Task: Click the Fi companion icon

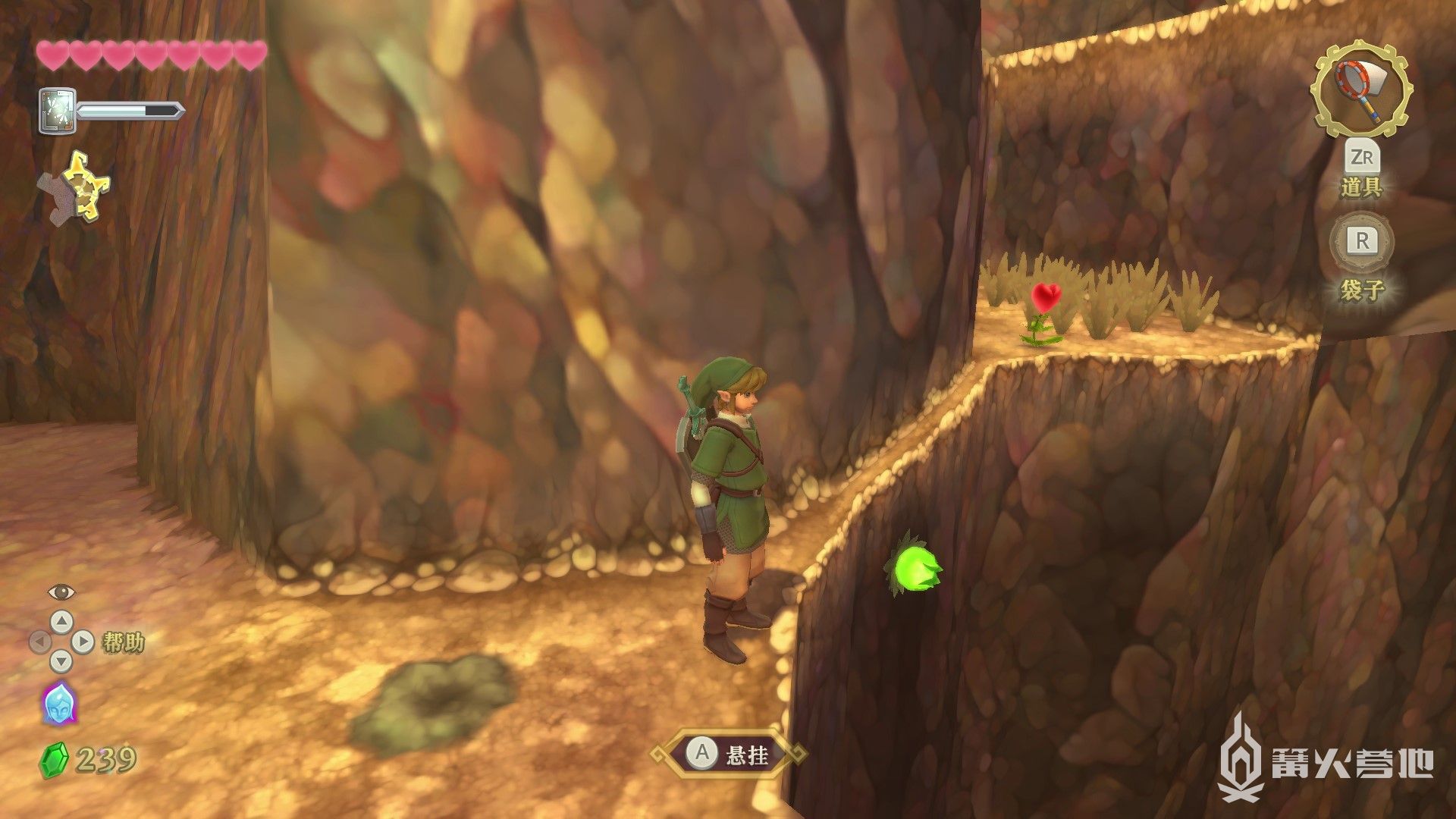Action: (59, 703)
